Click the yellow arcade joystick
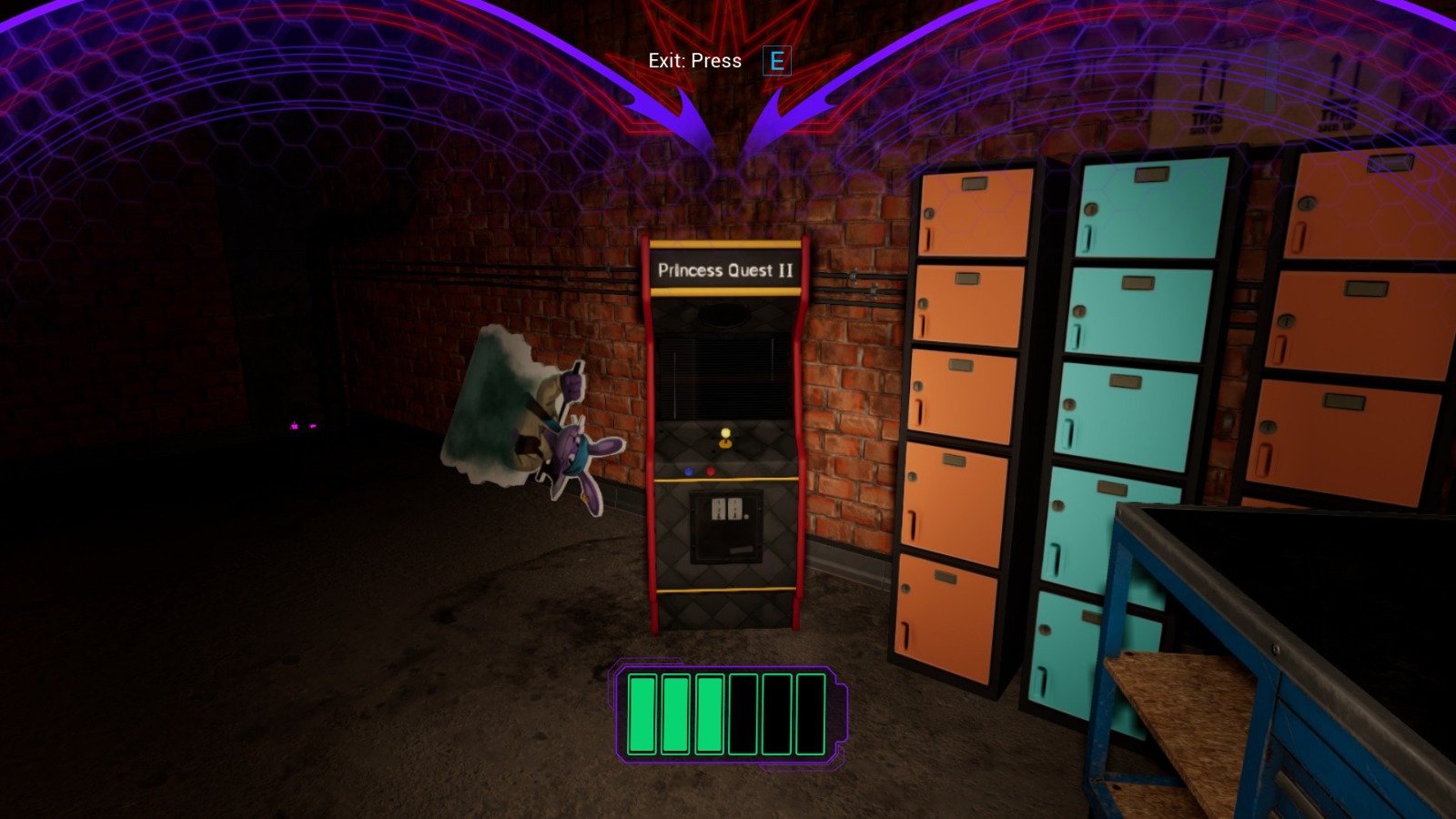The image size is (1456, 819). (x=723, y=432)
